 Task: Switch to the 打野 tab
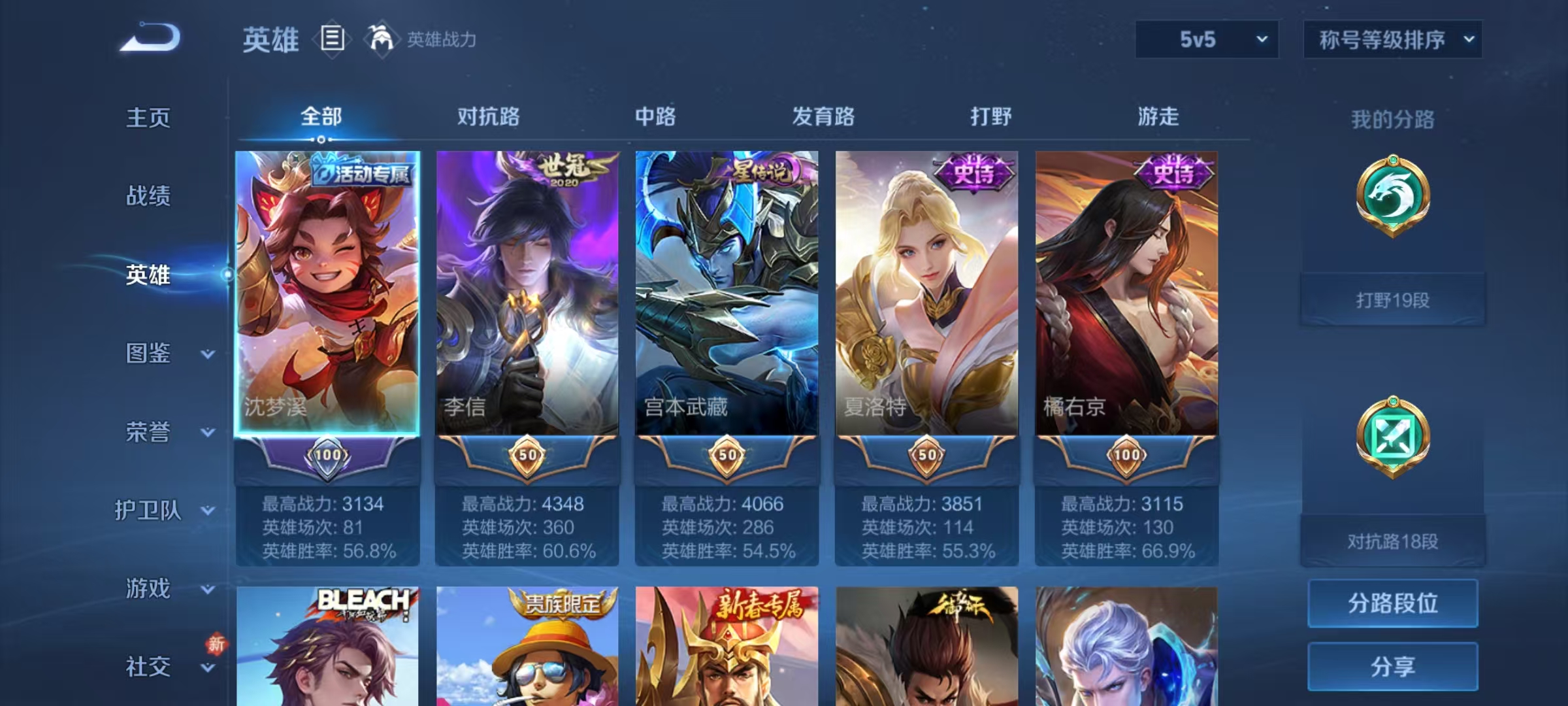[990, 118]
